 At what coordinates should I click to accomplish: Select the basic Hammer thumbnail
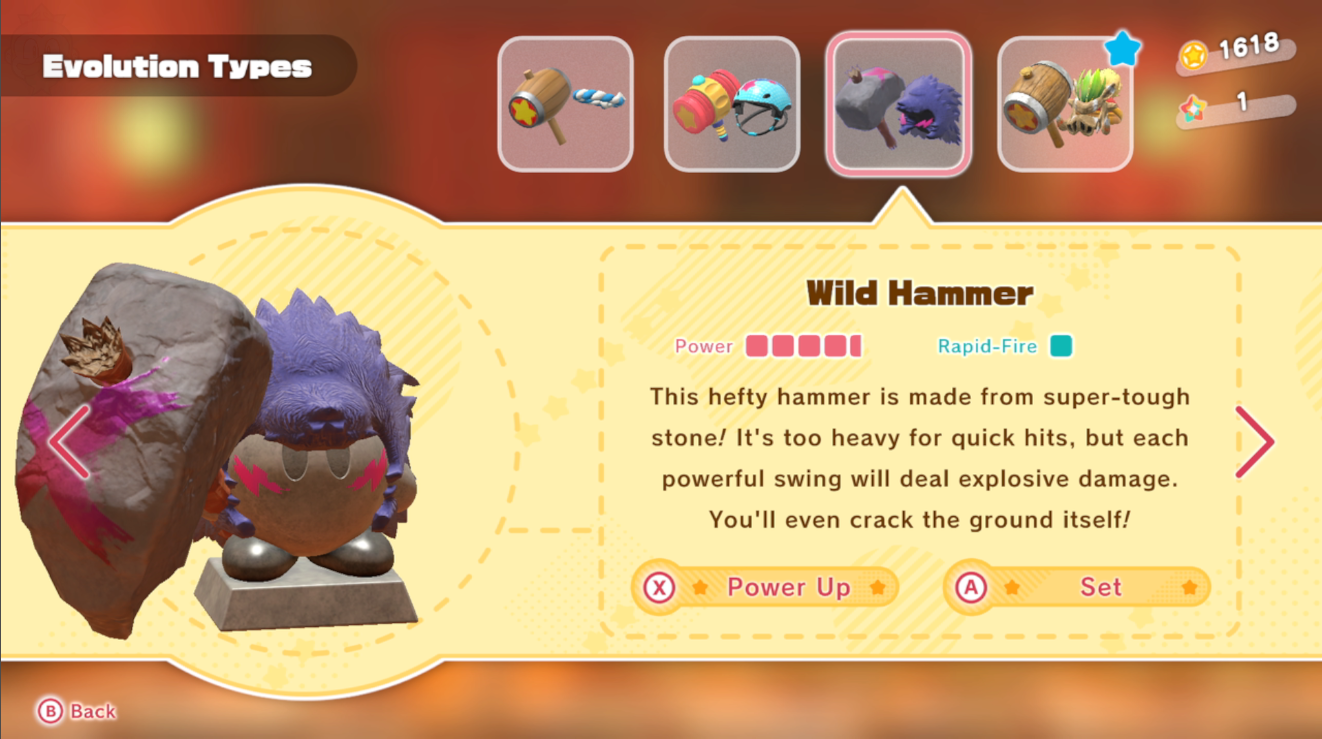click(x=565, y=103)
